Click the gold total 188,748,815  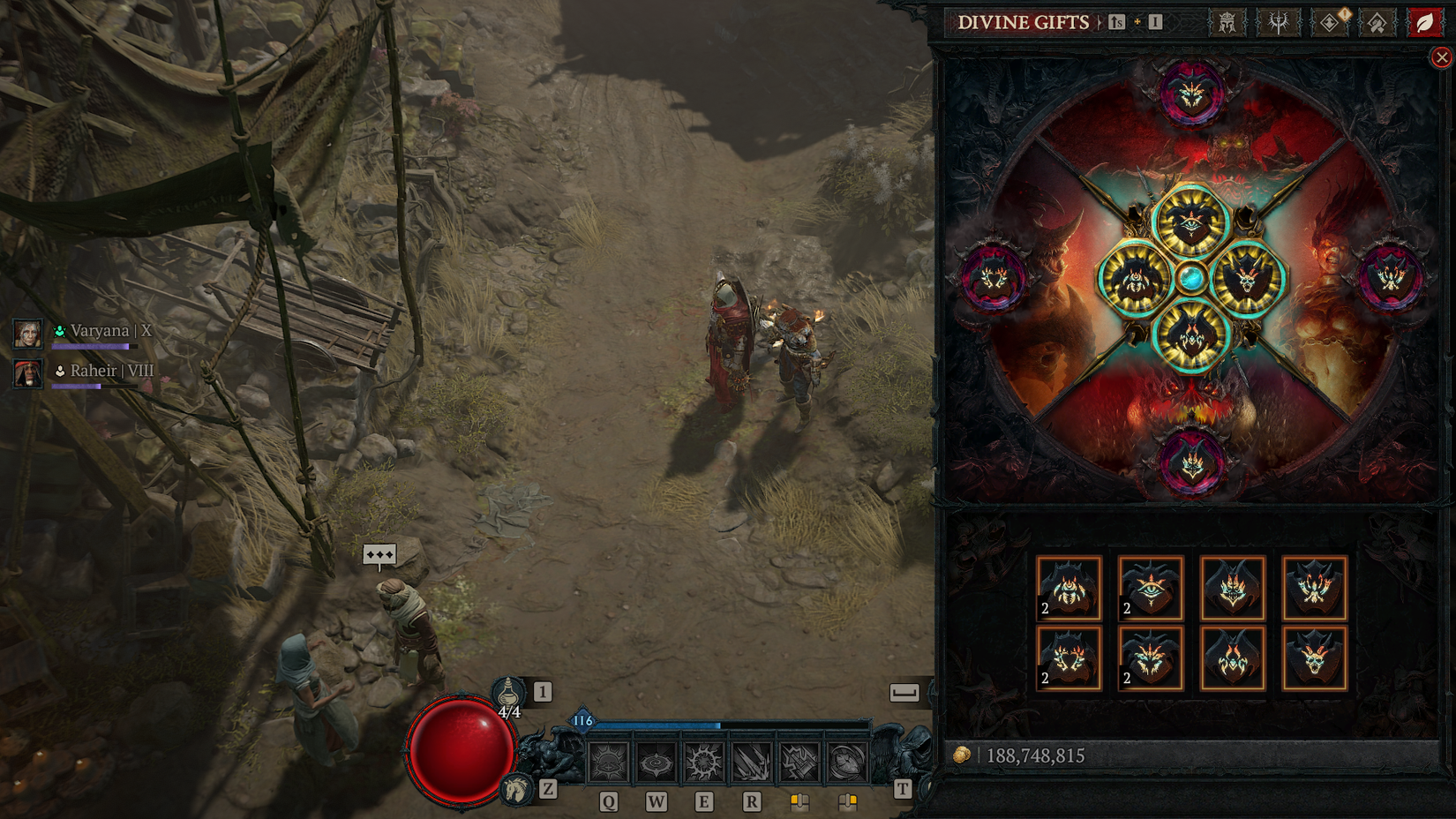pyautogui.click(x=1037, y=755)
